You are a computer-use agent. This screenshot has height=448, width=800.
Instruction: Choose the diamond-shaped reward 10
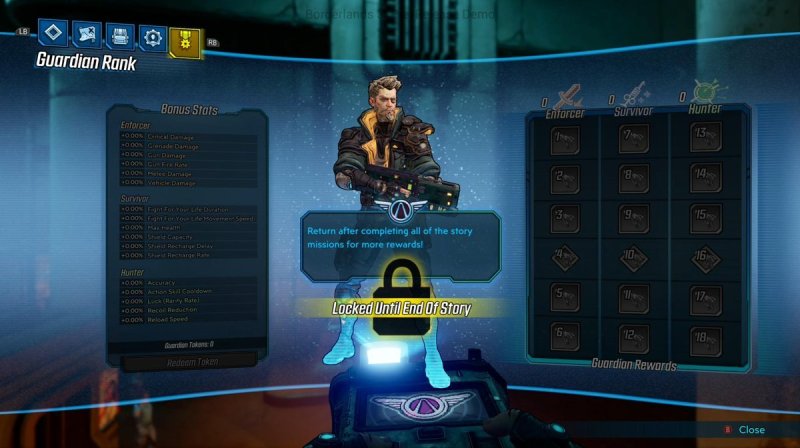633,258
